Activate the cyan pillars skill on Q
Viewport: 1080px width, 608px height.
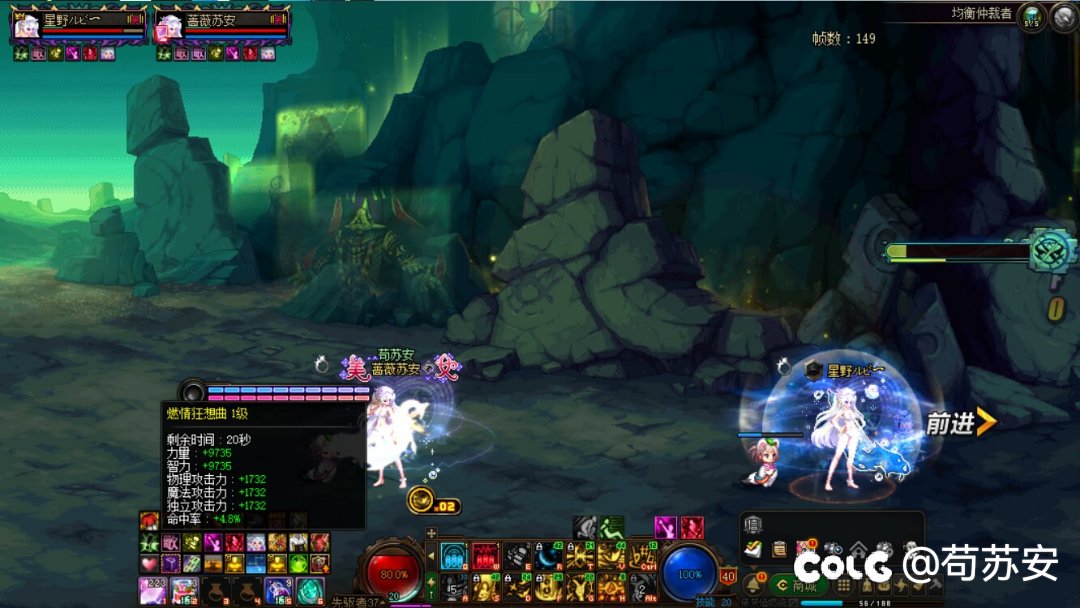454,556
